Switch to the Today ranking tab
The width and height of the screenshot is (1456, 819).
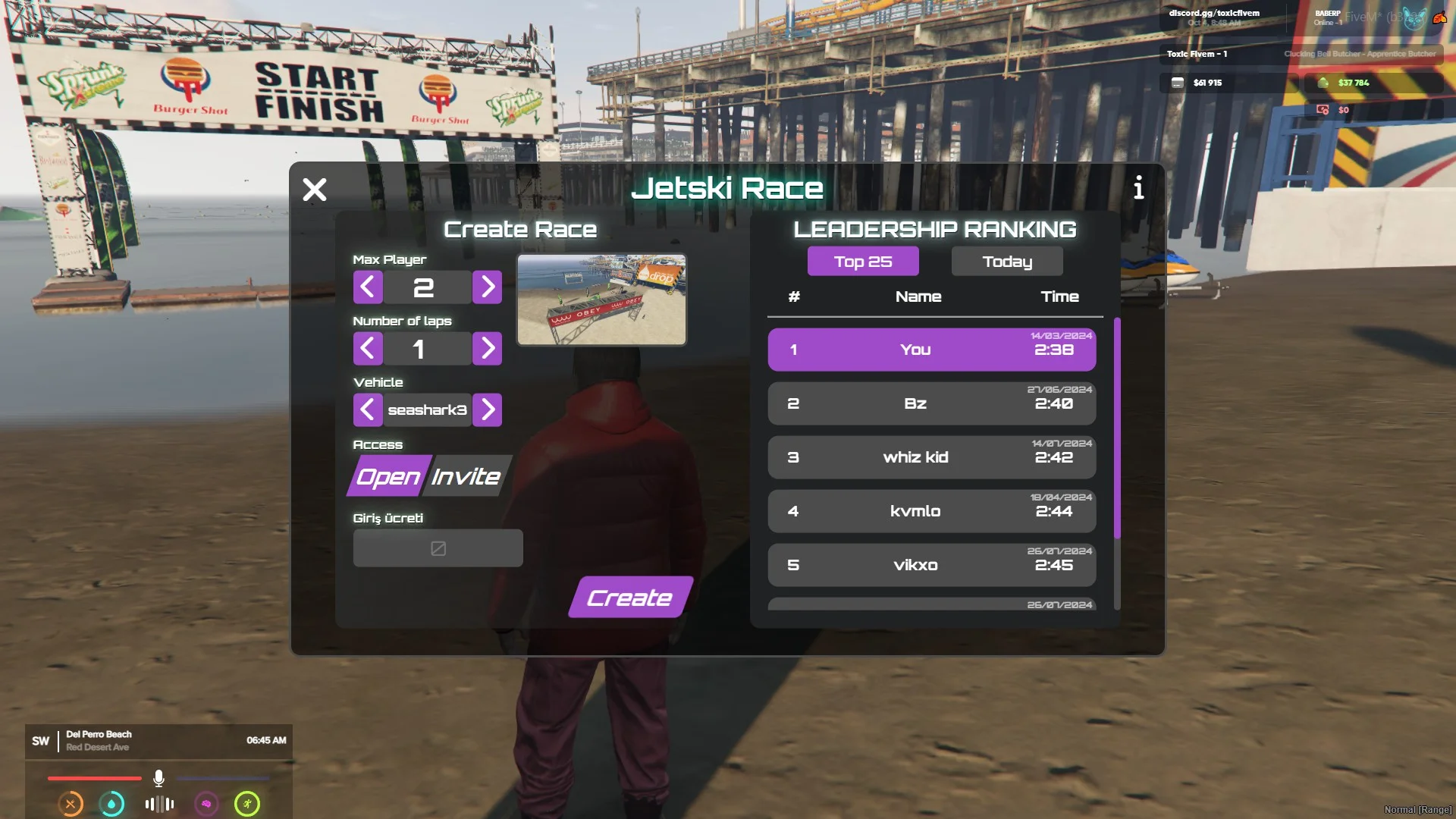[x=1007, y=262]
